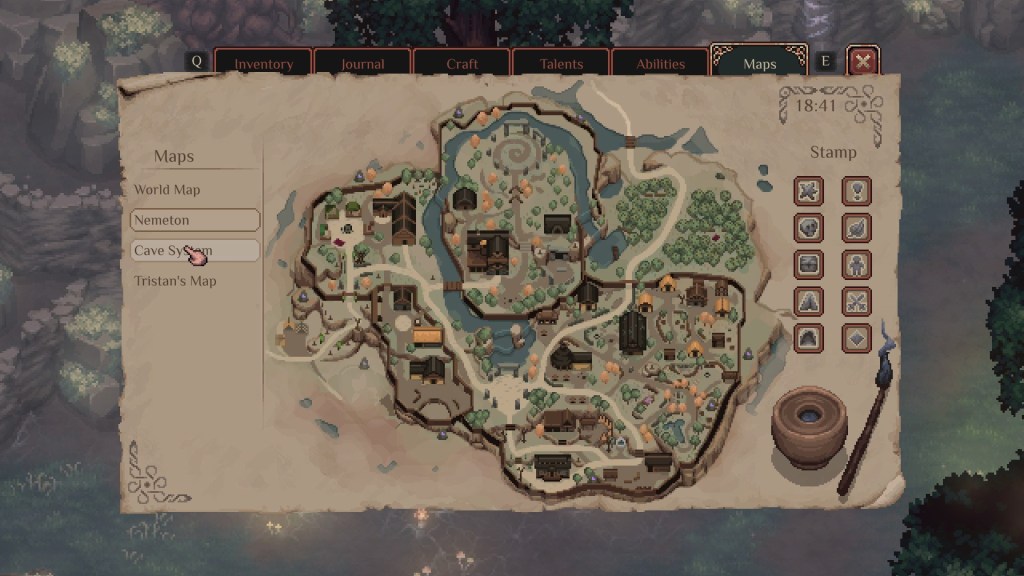This screenshot has width=1024, height=576.
Task: Open the Cave System map
Action: (x=194, y=250)
